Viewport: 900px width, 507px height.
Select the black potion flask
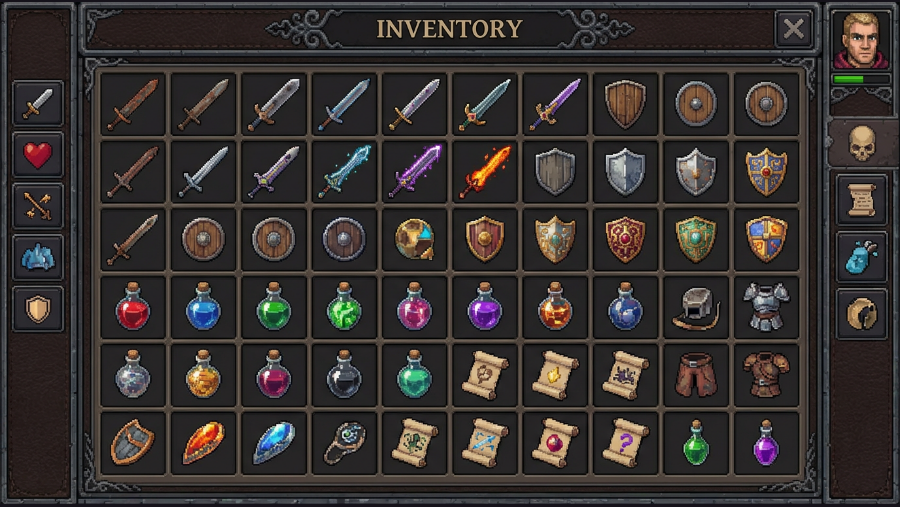pyautogui.click(x=345, y=374)
